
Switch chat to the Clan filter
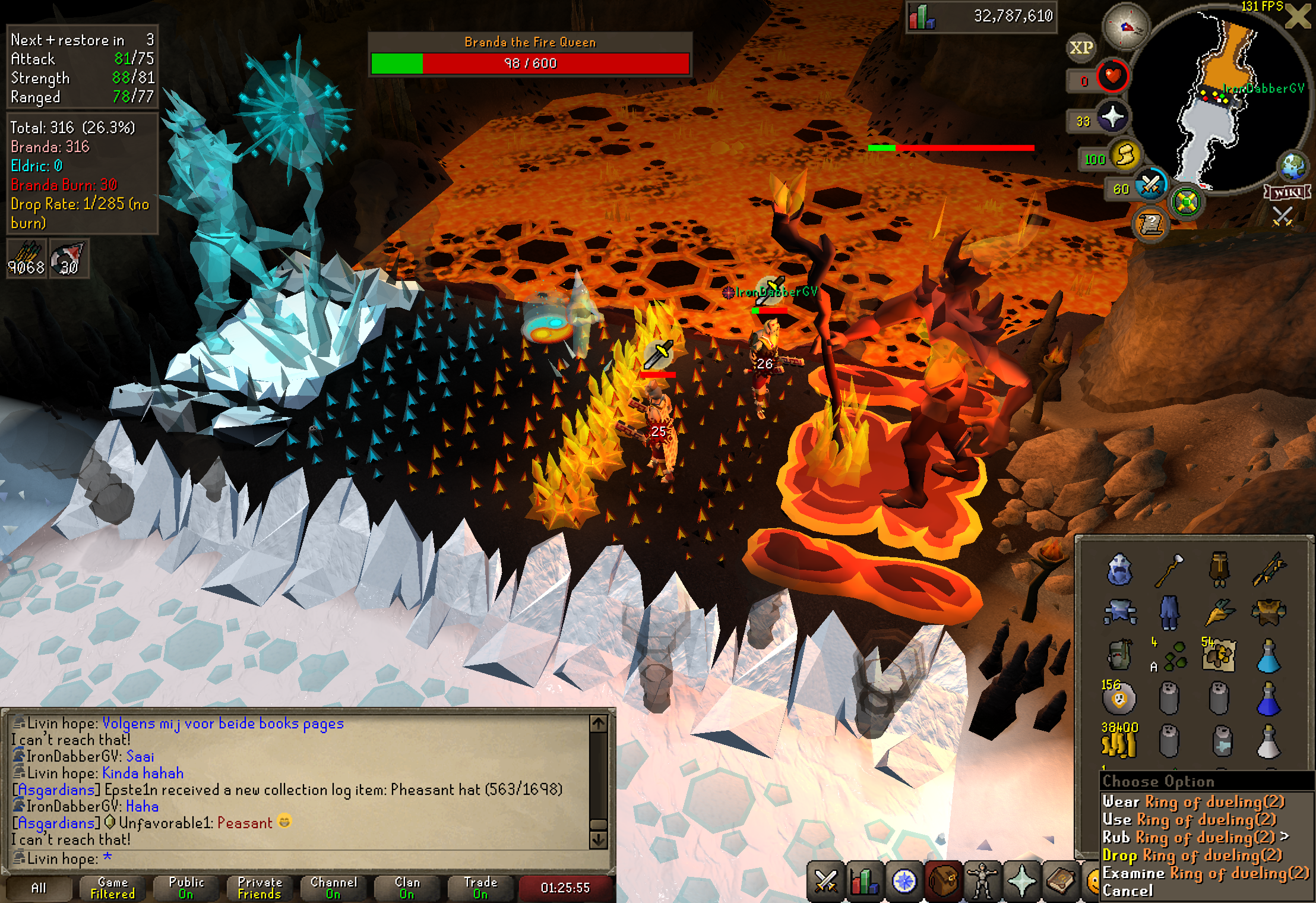coord(407,888)
